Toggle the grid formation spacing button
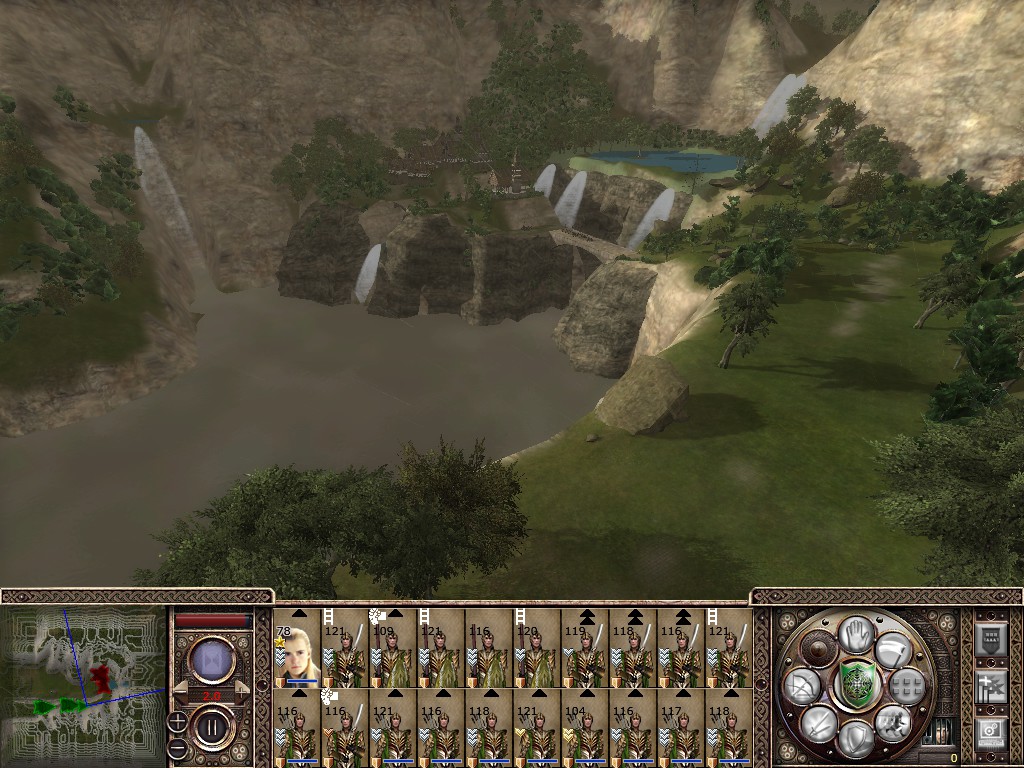Image resolution: width=1024 pixels, height=768 pixels. 904,686
